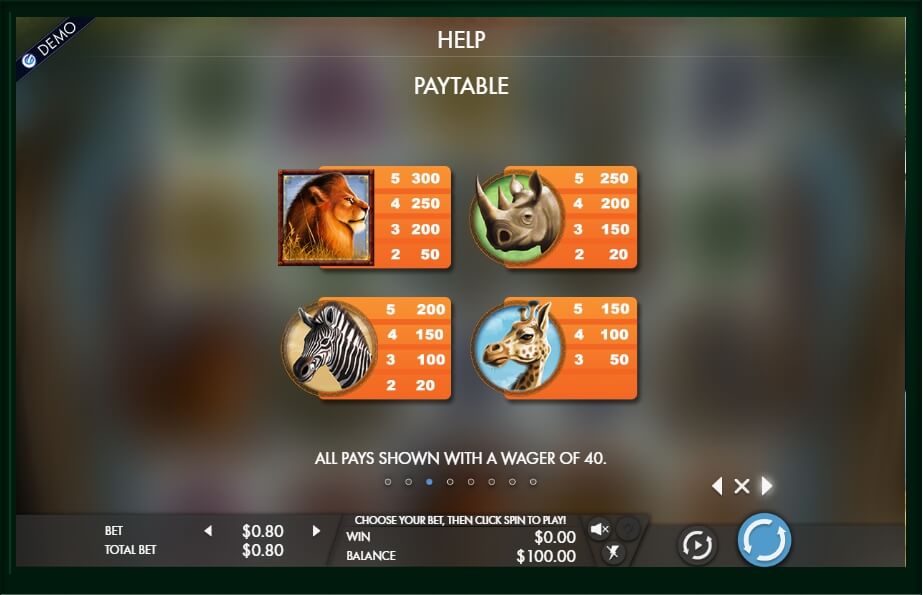Viewport: 923px width, 595px height.
Task: Open the autoplay spin options
Action: coord(696,545)
